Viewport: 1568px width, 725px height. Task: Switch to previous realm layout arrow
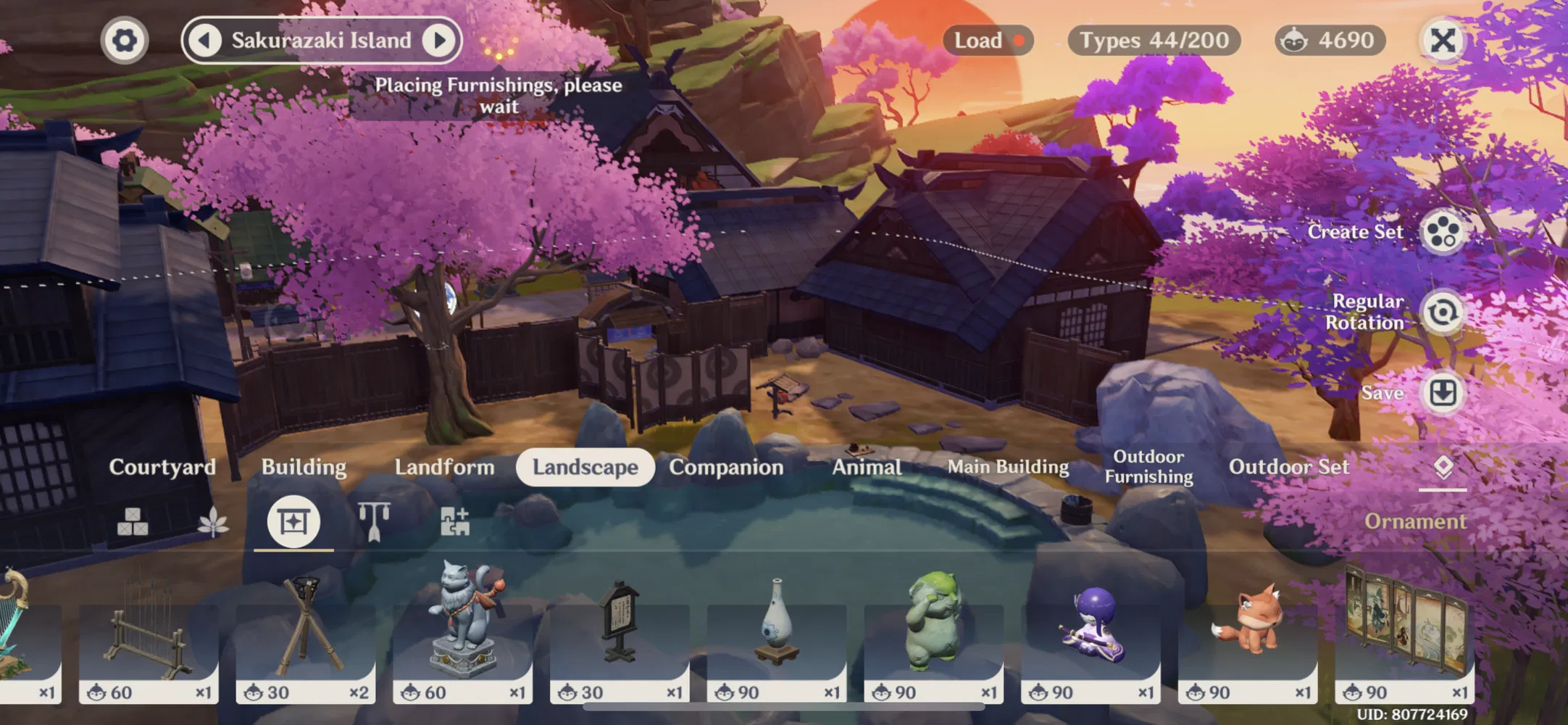(205, 41)
